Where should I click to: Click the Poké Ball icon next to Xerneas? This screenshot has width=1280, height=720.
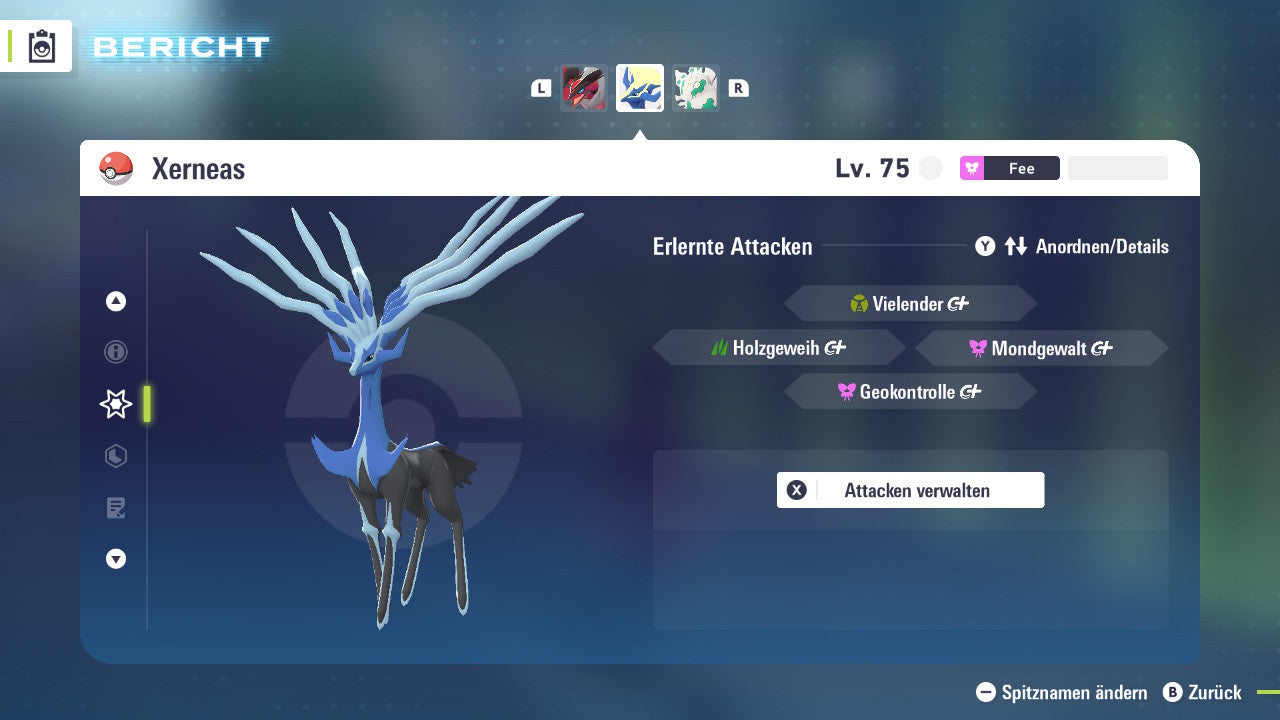[115, 168]
